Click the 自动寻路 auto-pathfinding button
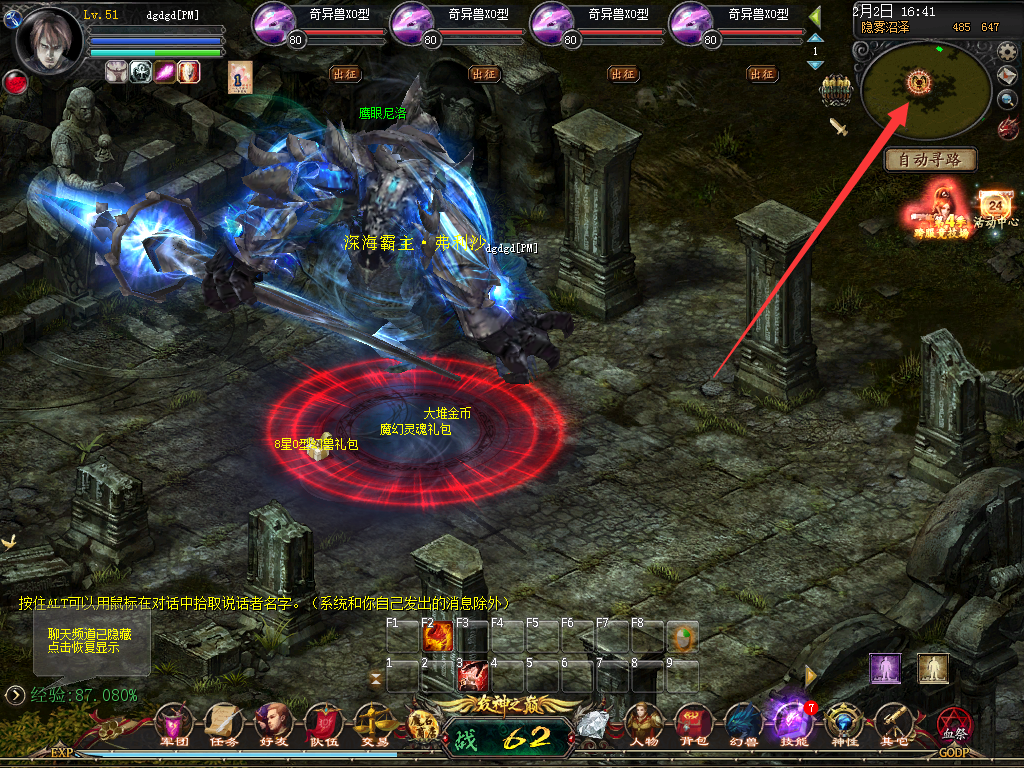 click(930, 159)
